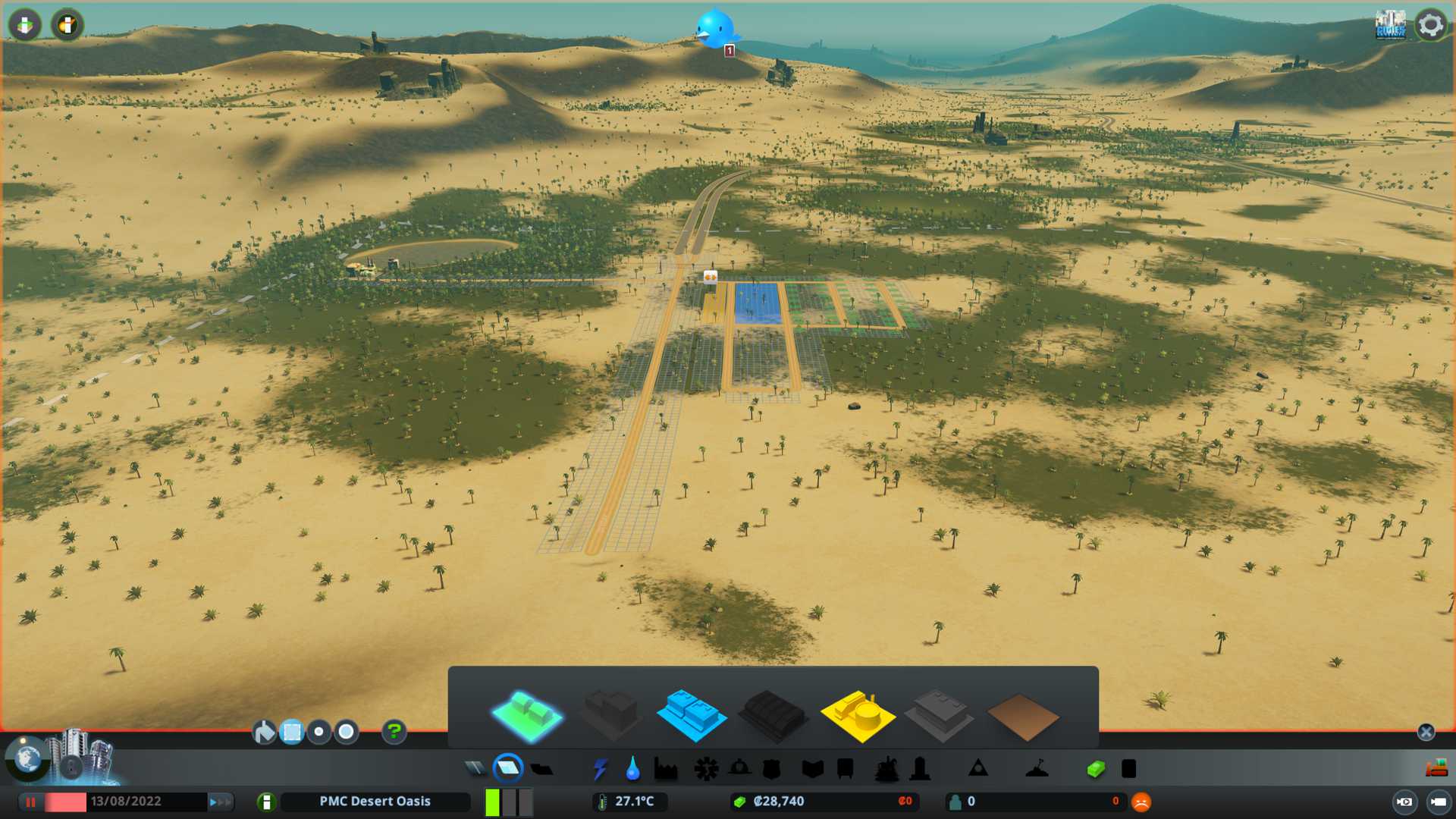Open the gear options menu
The height and width of the screenshot is (819, 1456).
coord(1431,25)
